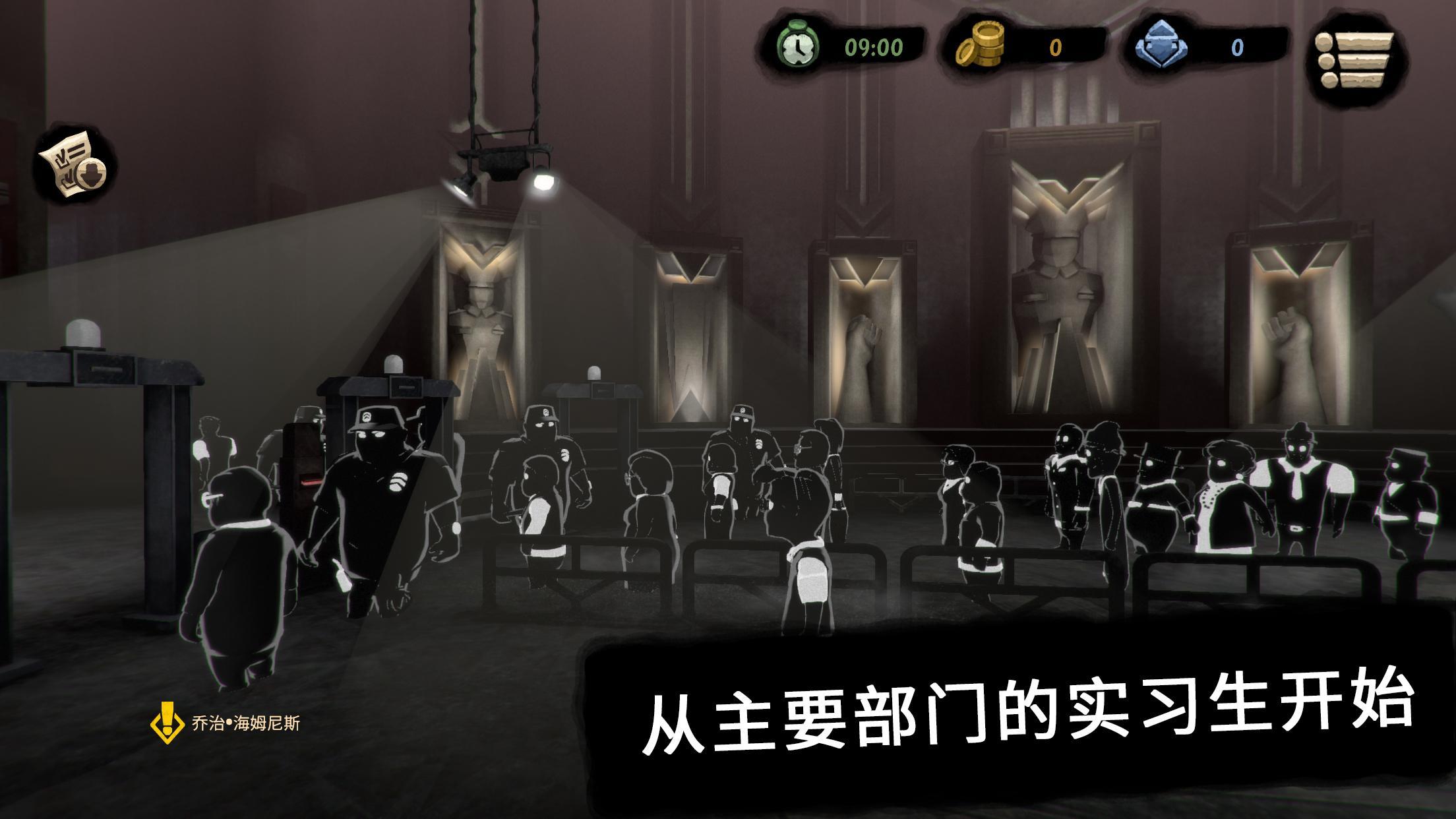This screenshot has height=819, width=1456.
Task: Click the green stopwatch clock icon
Action: click(797, 47)
